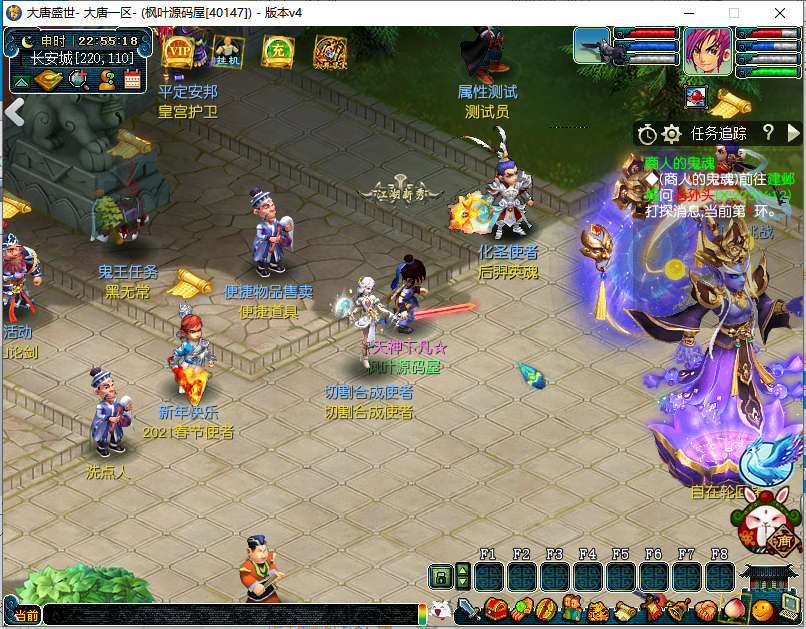This screenshot has width=806, height=629.
Task: Select the pet wolf portrait
Action: (x=592, y=47)
